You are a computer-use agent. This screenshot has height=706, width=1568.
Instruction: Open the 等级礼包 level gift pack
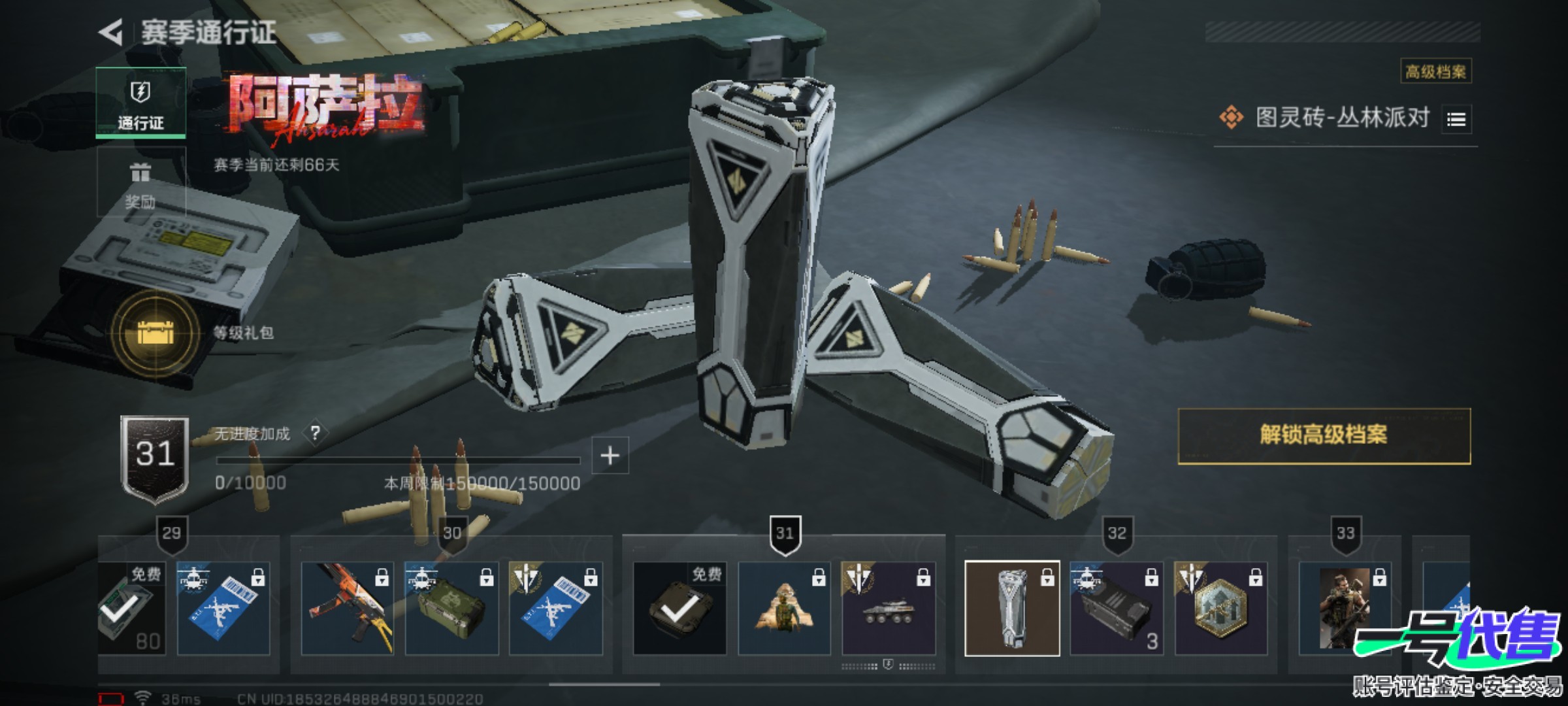(155, 333)
